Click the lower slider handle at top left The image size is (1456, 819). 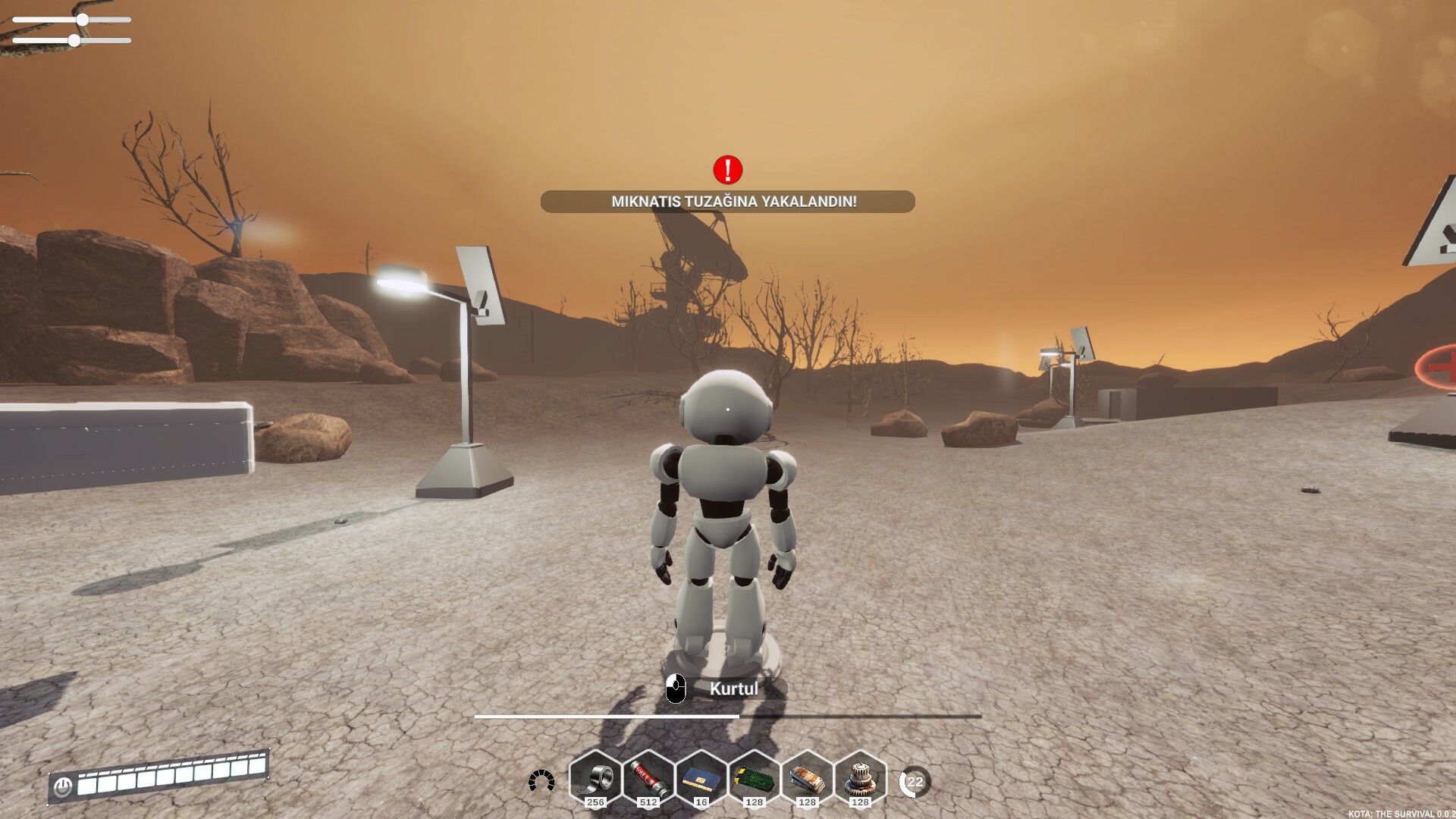(x=74, y=41)
